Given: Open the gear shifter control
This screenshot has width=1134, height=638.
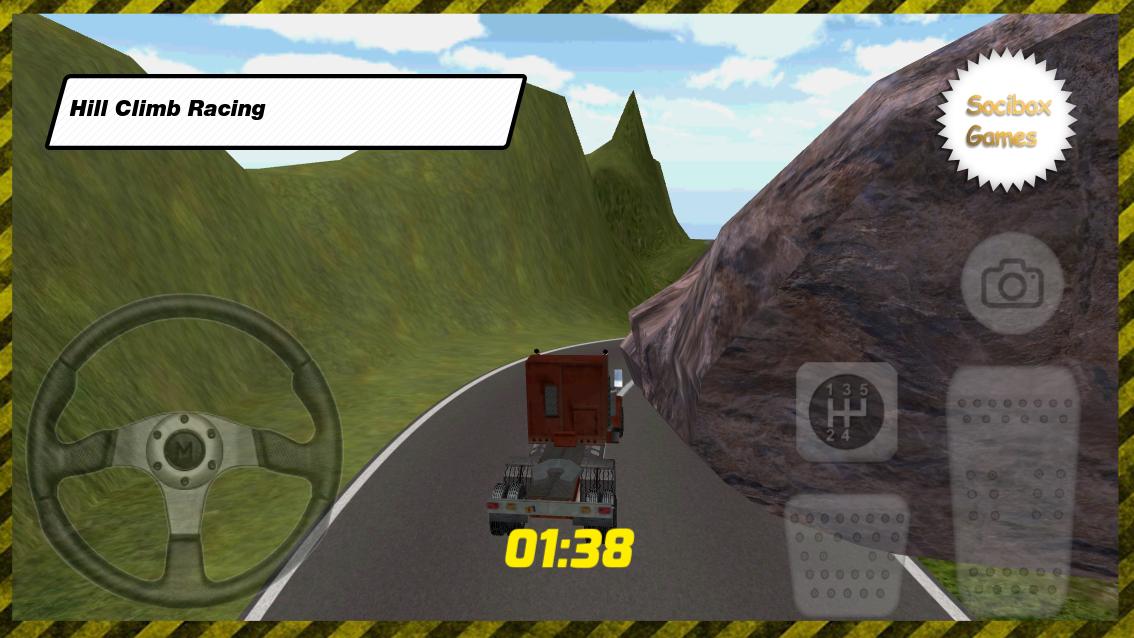Looking at the screenshot, I should pos(846,411).
